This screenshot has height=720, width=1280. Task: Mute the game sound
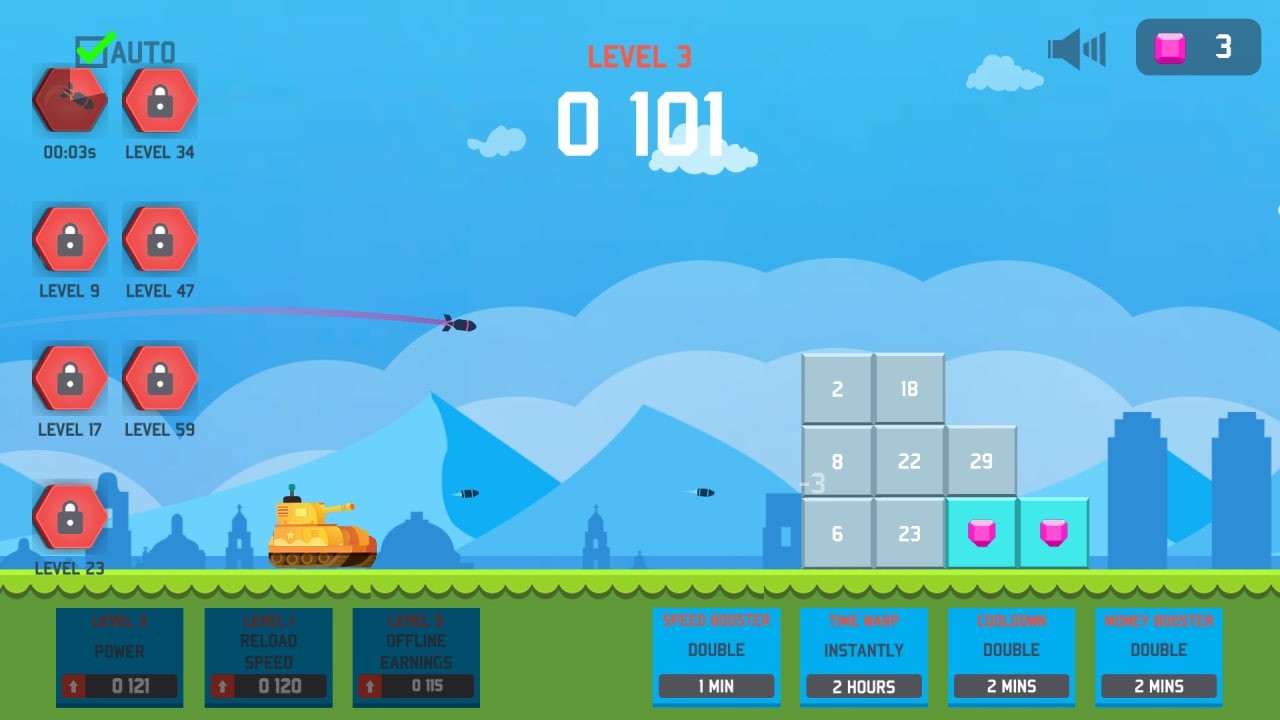pyautogui.click(x=1076, y=48)
